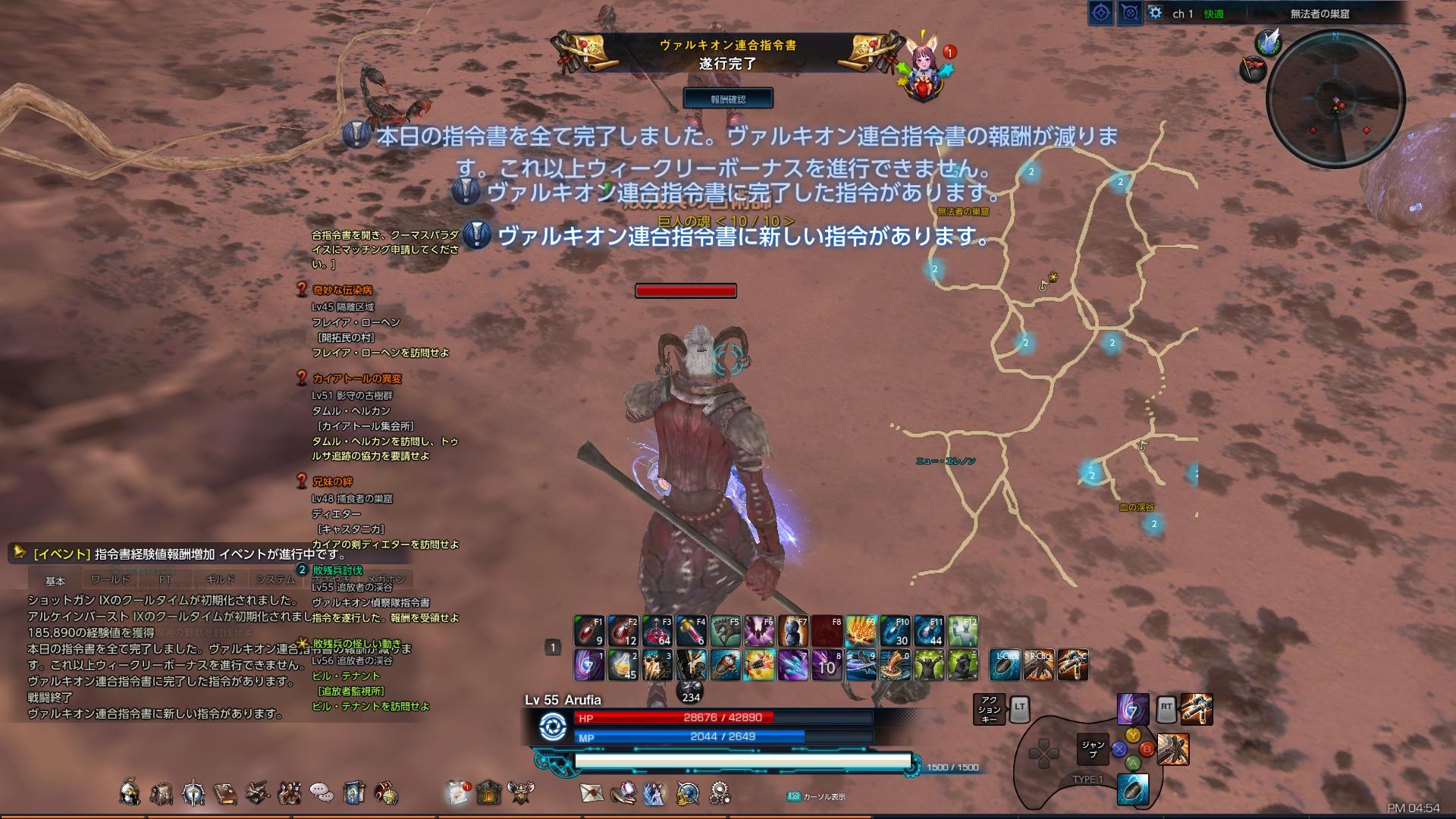Select the white wing emblem near the minimap

pyautogui.click(x=1268, y=42)
